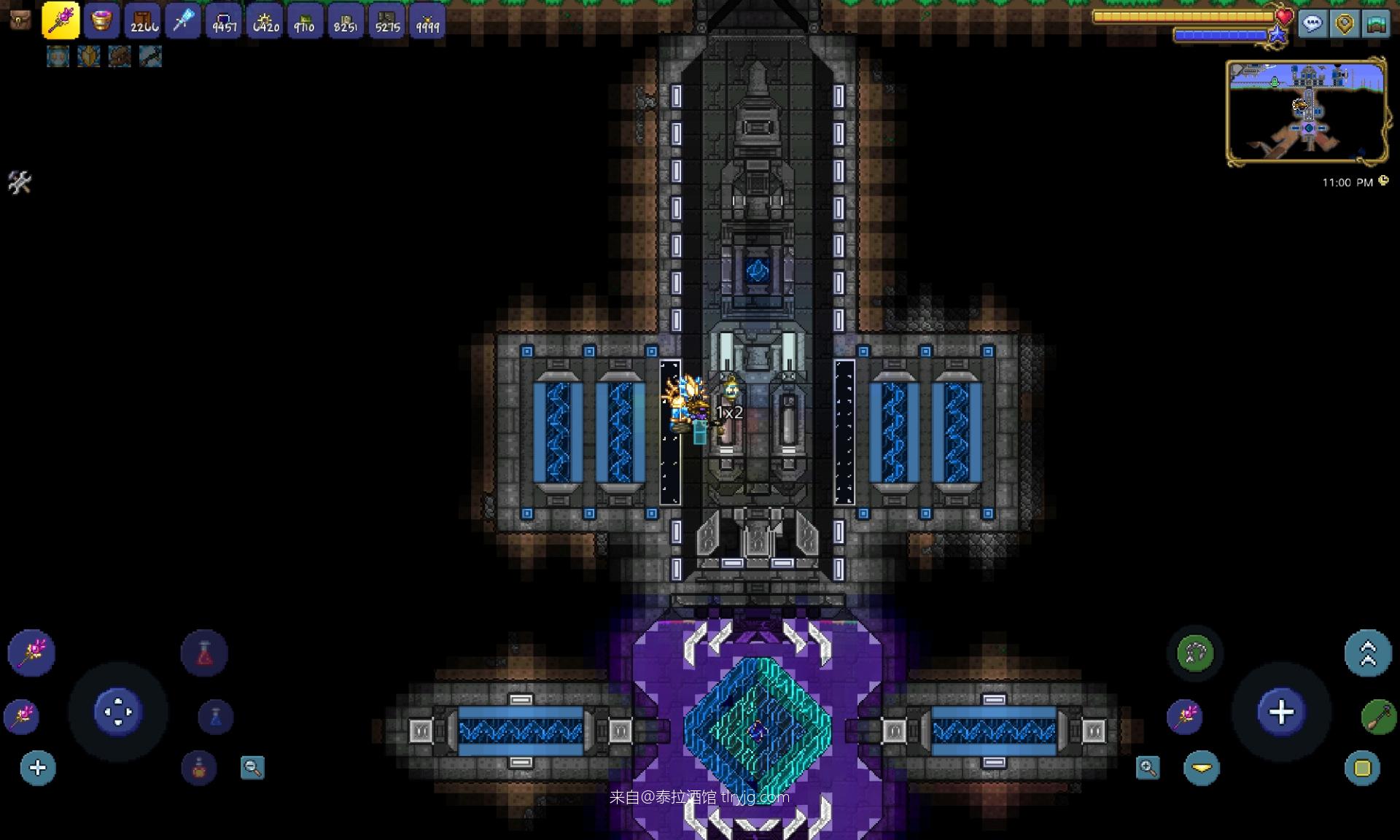Tap the double up-arrow jump button
Viewport: 1400px width, 840px height.
click(1368, 653)
